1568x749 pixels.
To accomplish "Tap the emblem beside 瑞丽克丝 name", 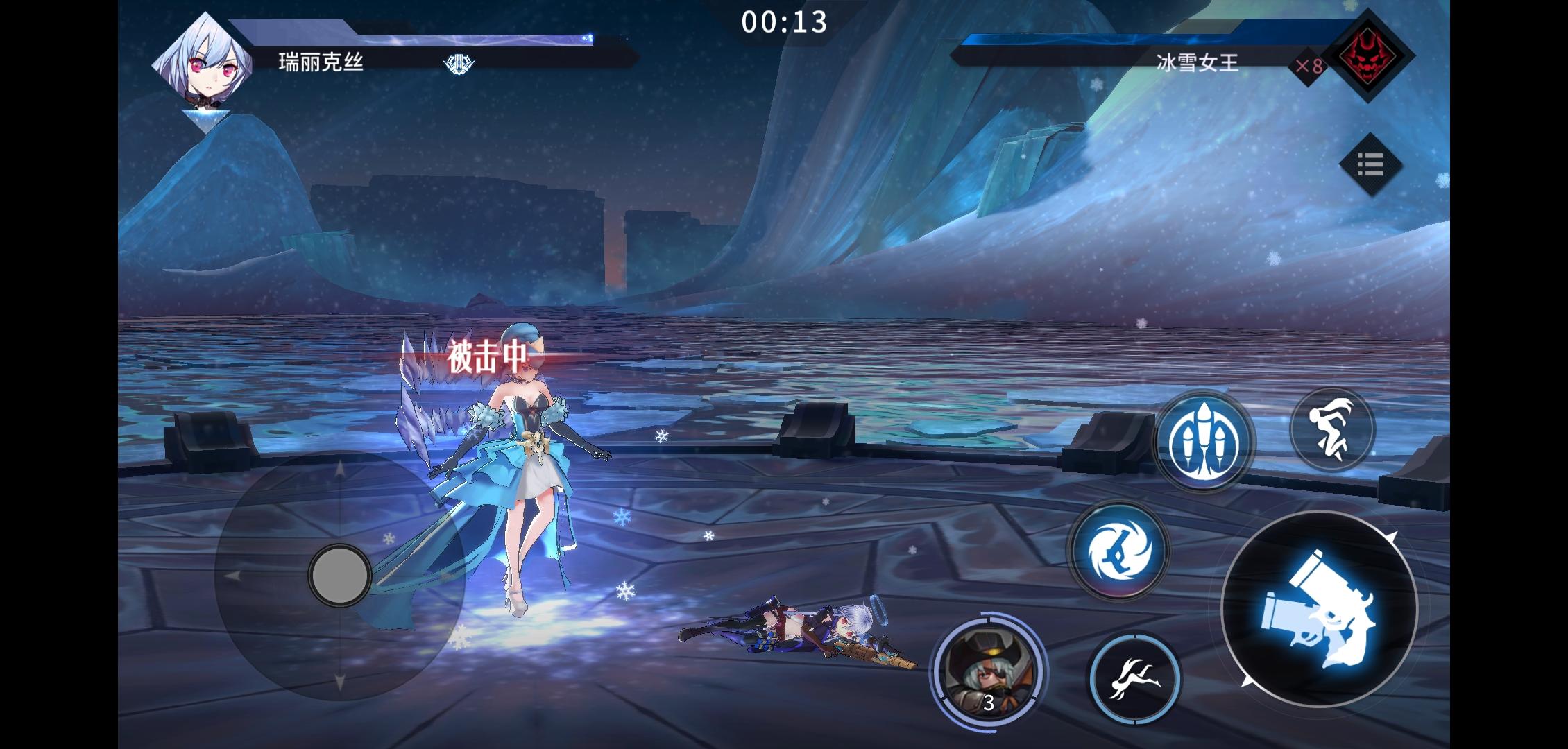I will [x=459, y=62].
